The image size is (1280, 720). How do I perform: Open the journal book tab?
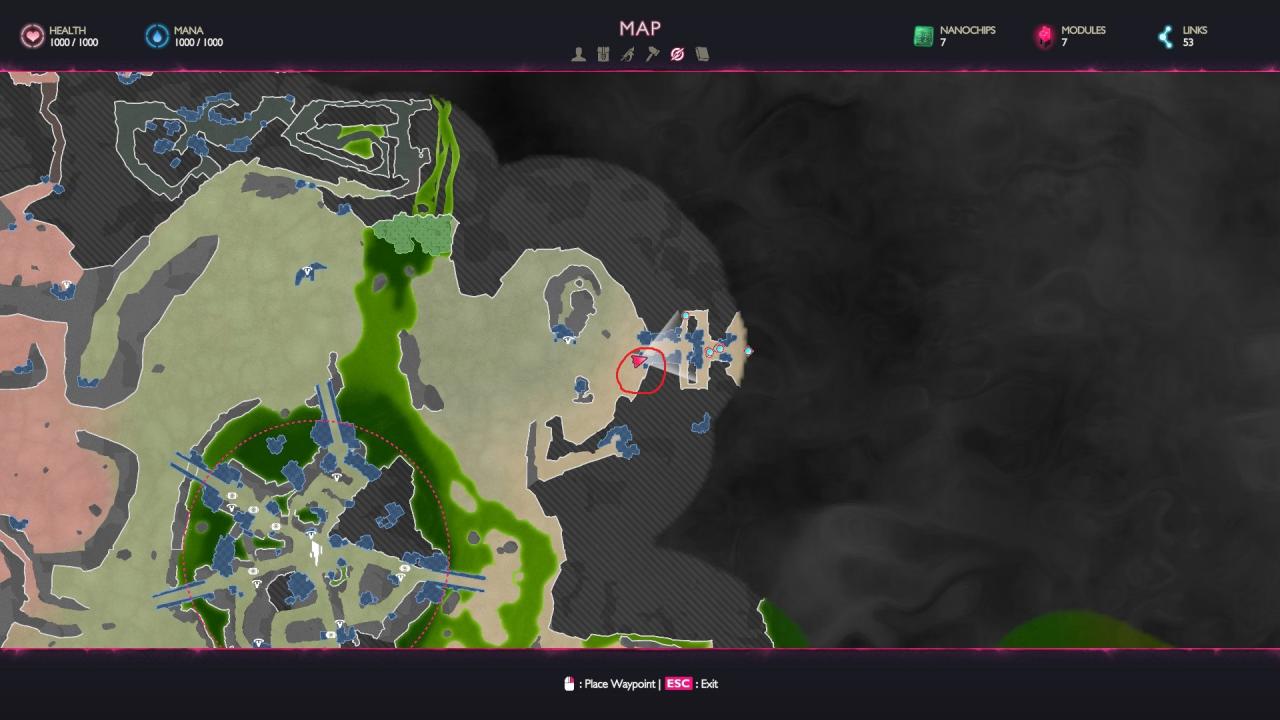(702, 55)
